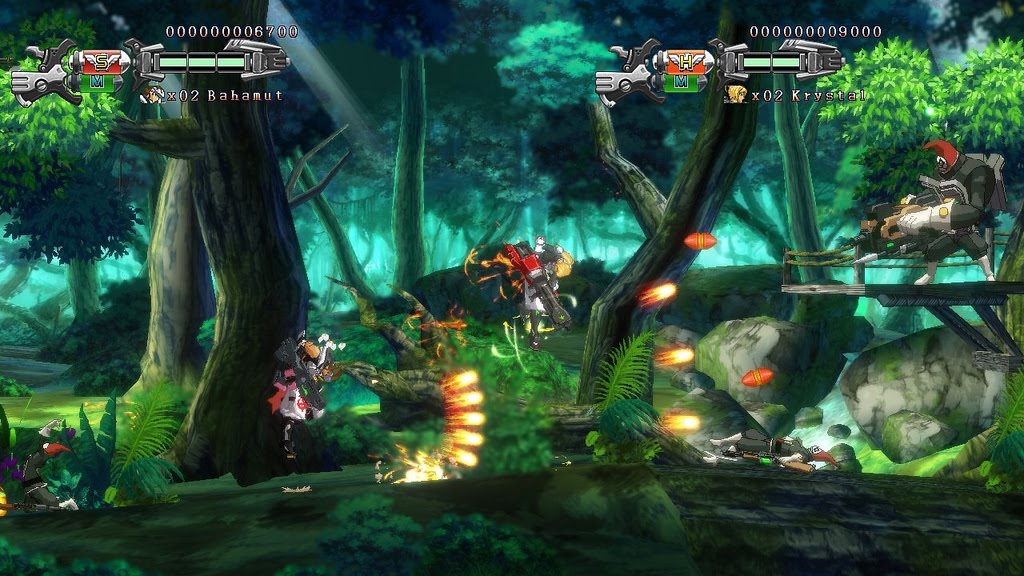Select Krystal's green M weapon slot
This screenshot has height=576, width=1024.
(684, 81)
